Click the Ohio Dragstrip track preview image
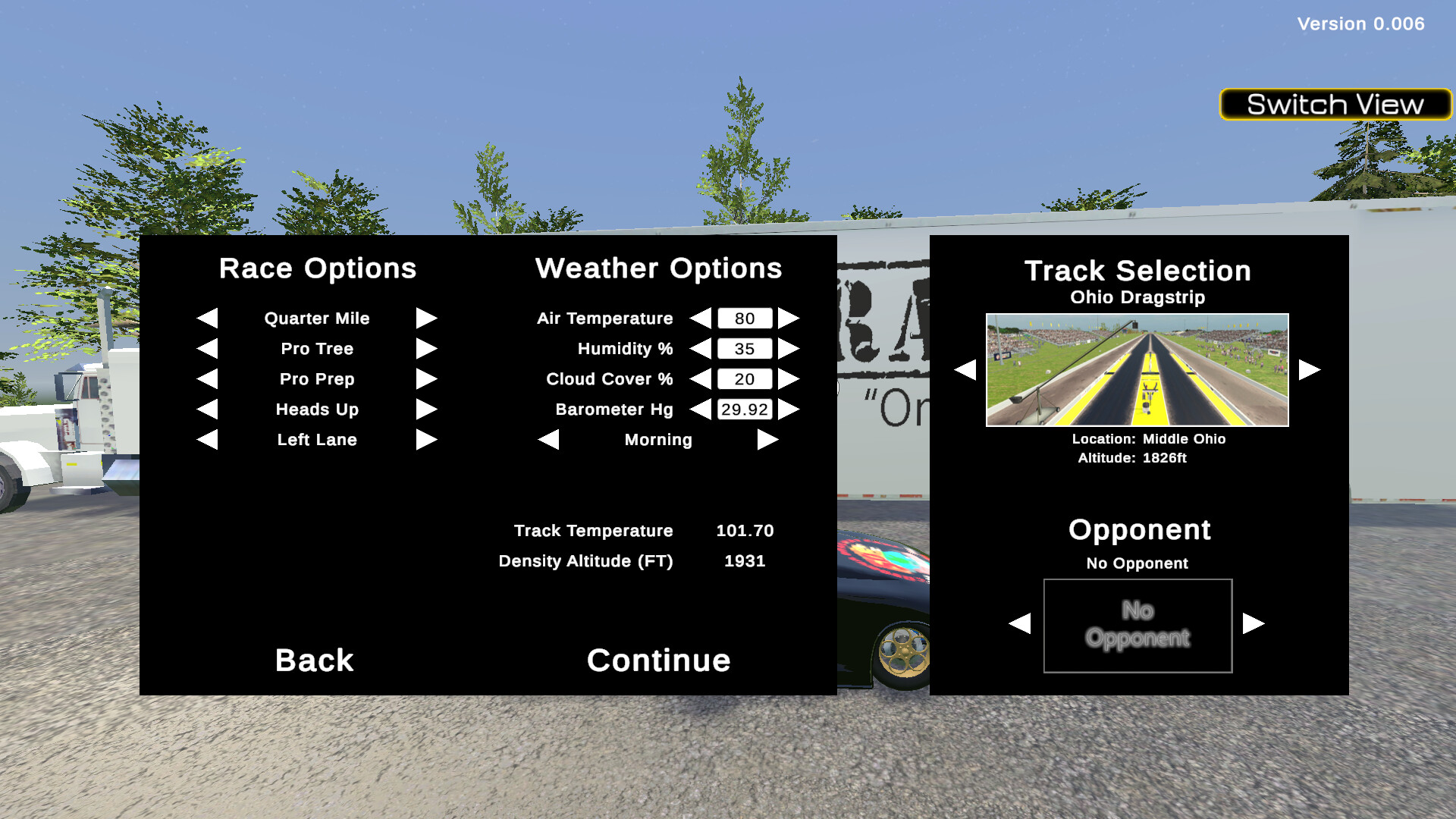The width and height of the screenshot is (1456, 819). pos(1136,369)
